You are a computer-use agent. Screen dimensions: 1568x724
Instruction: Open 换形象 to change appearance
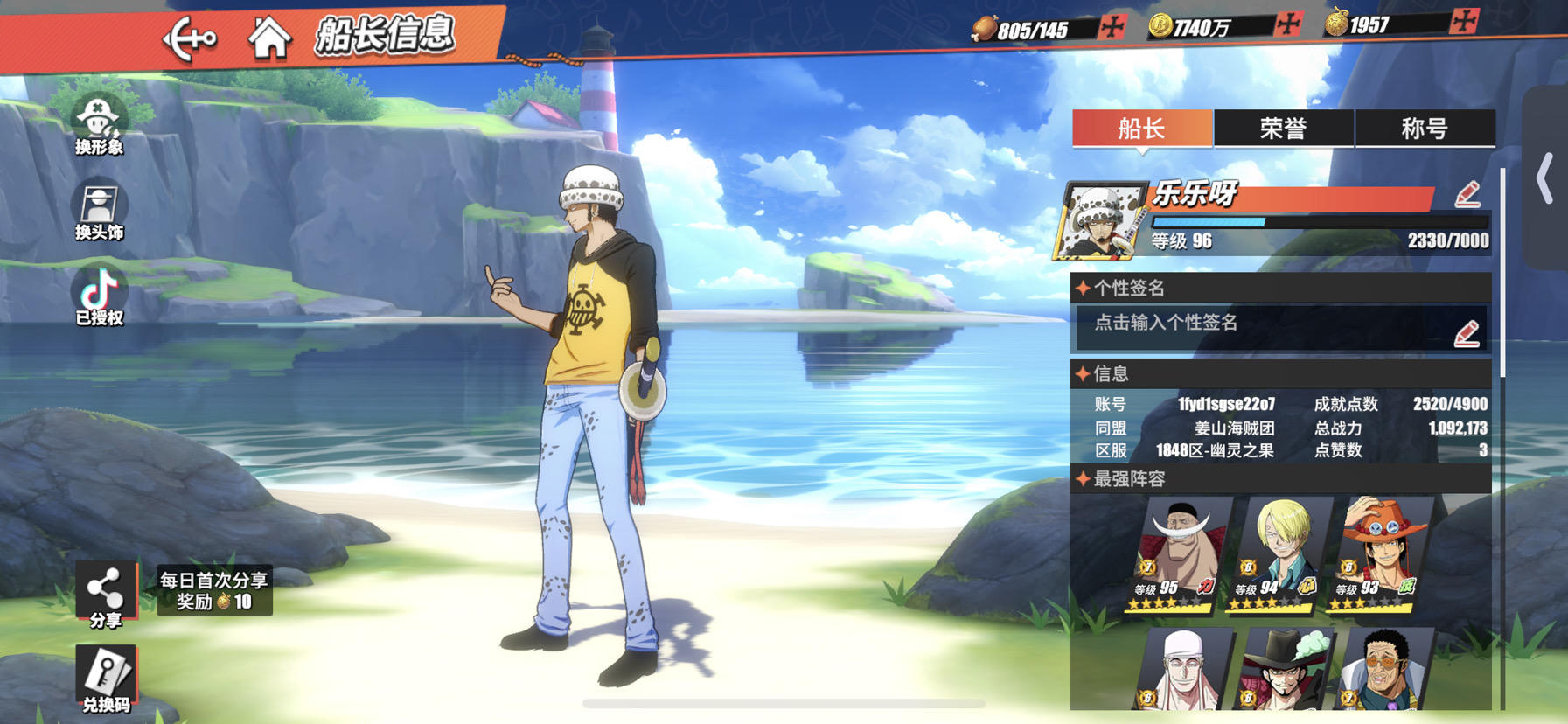pos(99,127)
